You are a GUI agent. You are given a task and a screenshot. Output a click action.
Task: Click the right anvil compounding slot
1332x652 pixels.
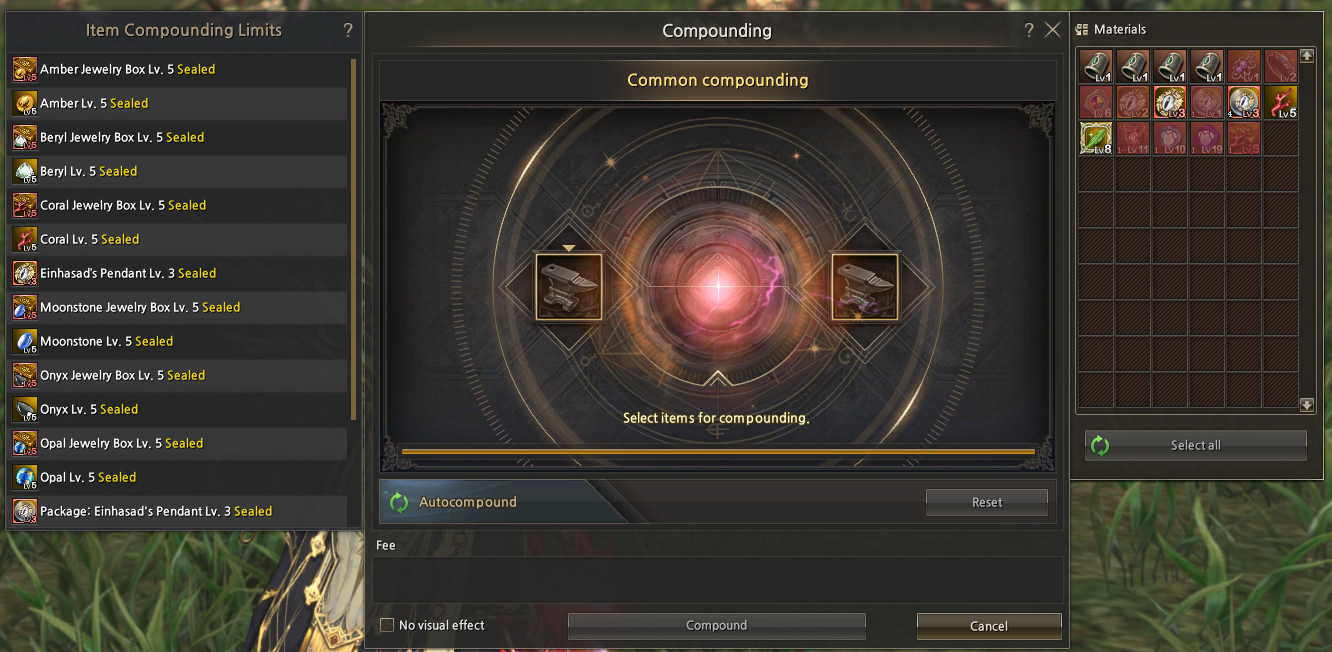point(865,287)
